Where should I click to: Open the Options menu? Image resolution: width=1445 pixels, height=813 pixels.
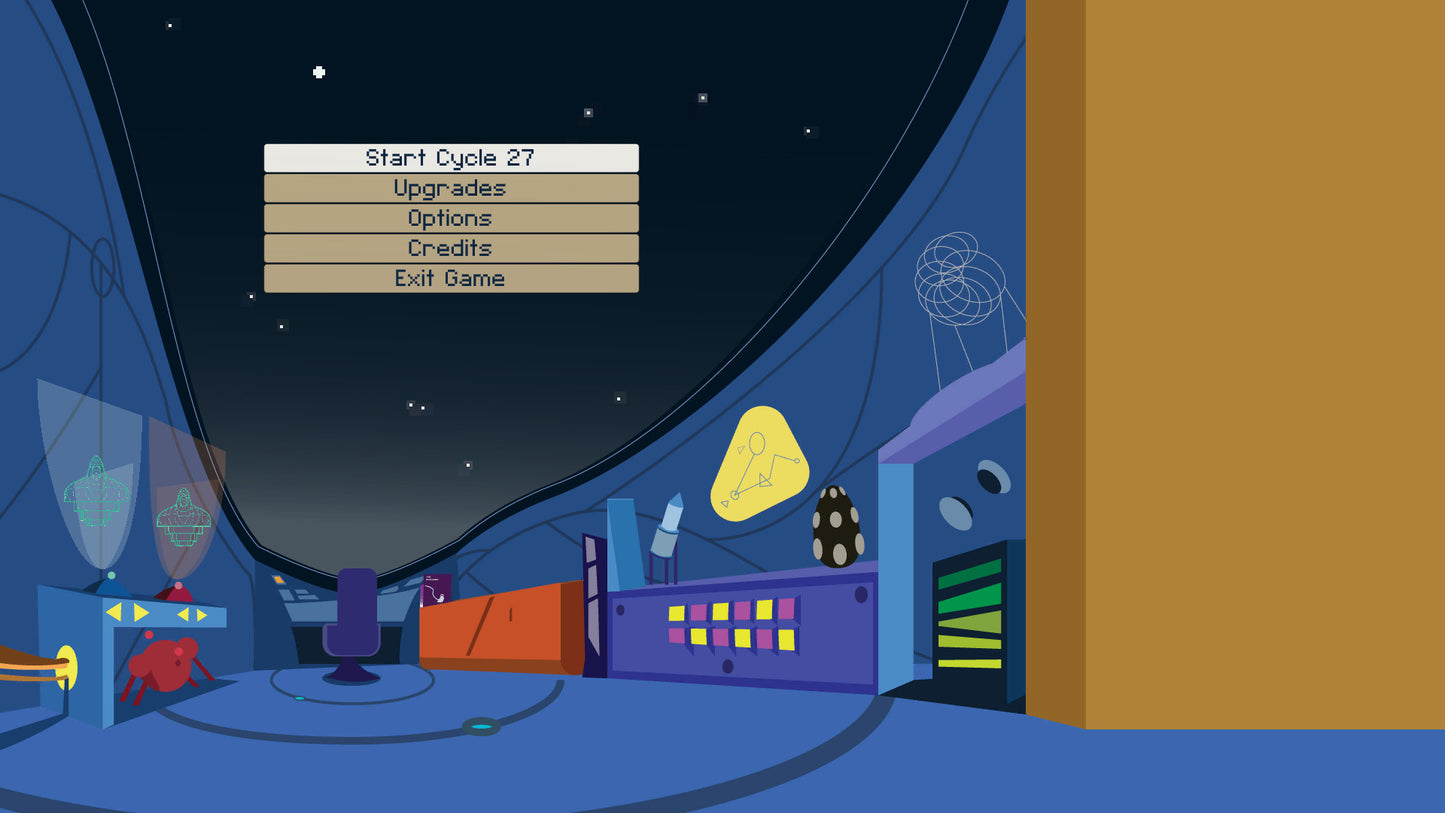pyautogui.click(x=450, y=218)
